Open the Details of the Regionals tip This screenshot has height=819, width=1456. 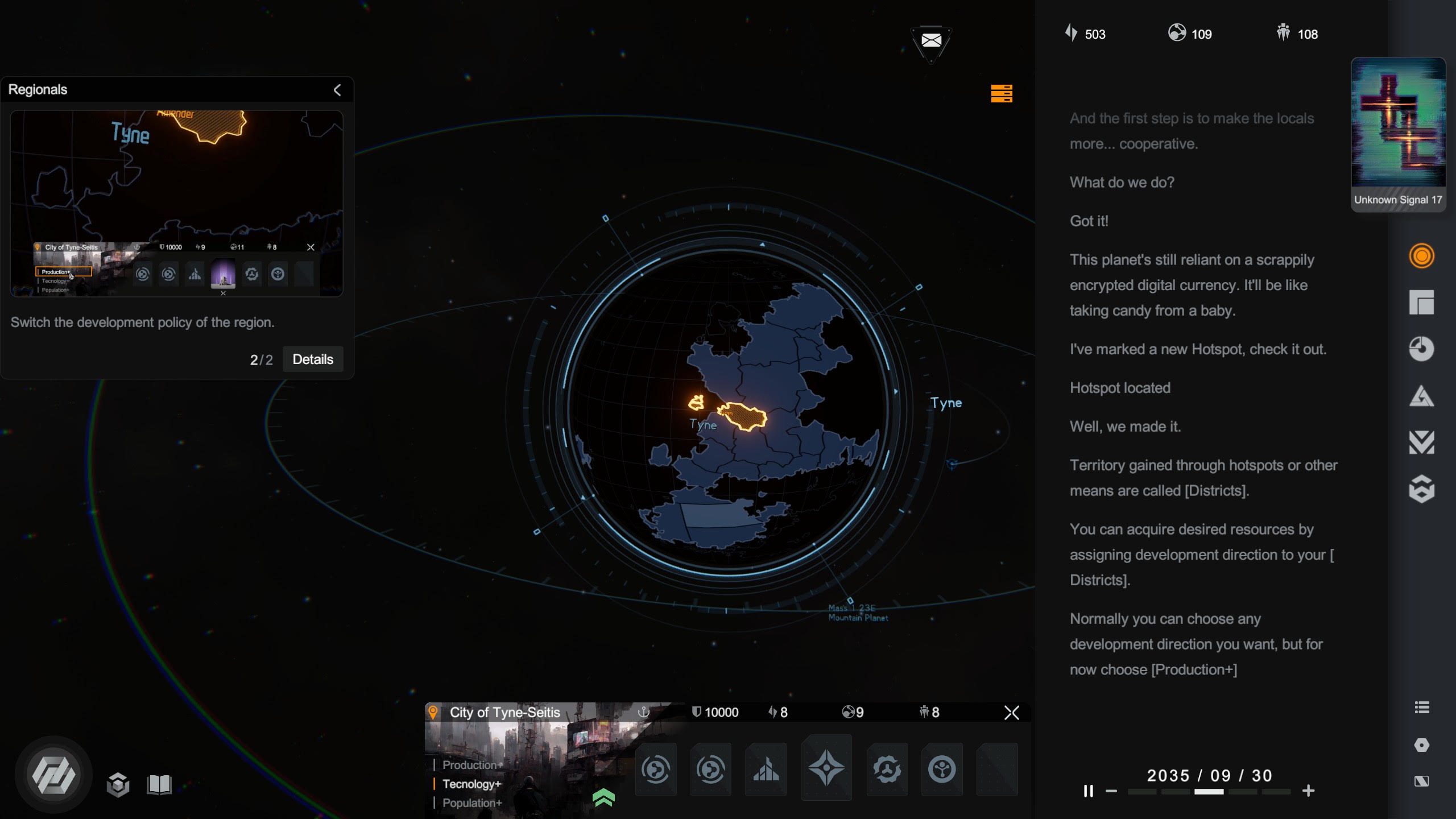(x=312, y=359)
